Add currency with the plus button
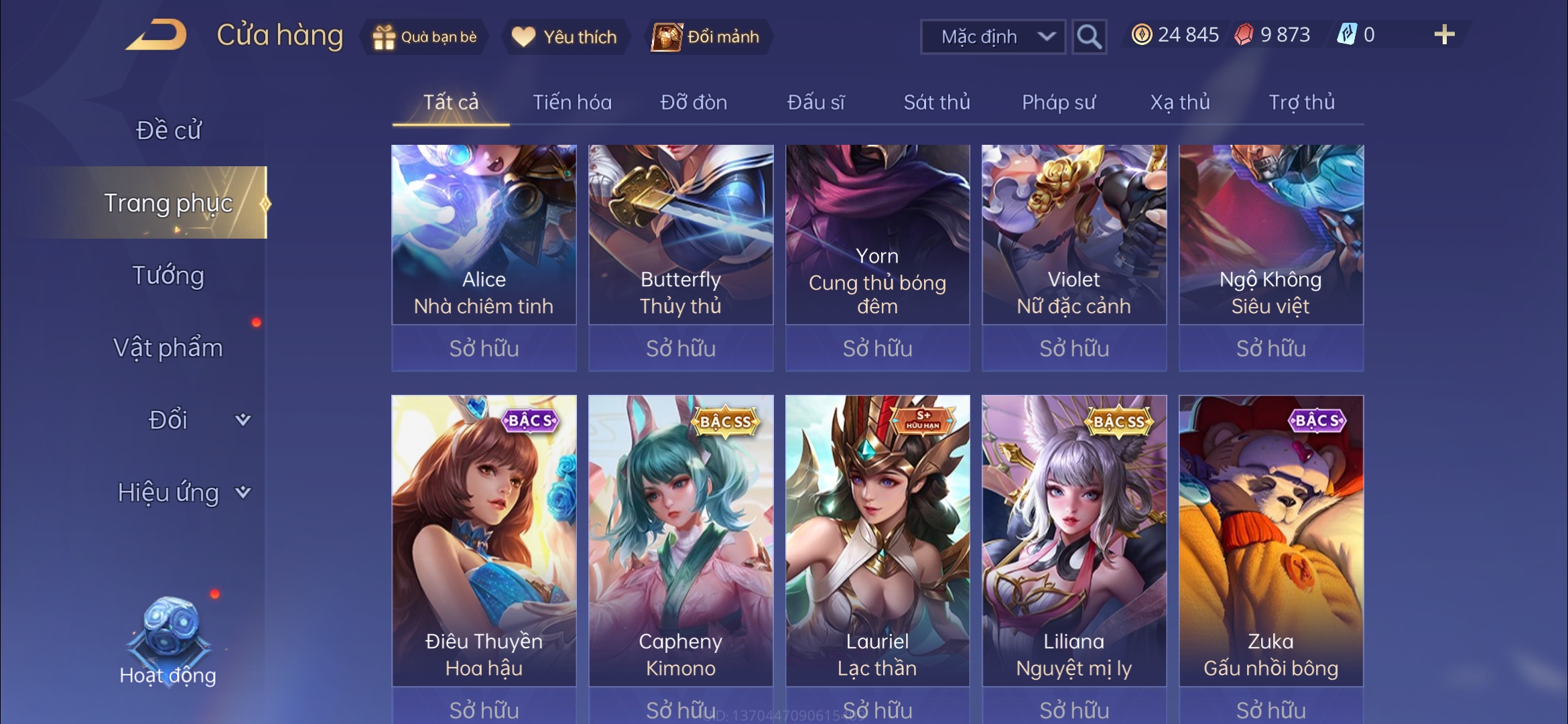This screenshot has width=1568, height=724. point(1444,35)
